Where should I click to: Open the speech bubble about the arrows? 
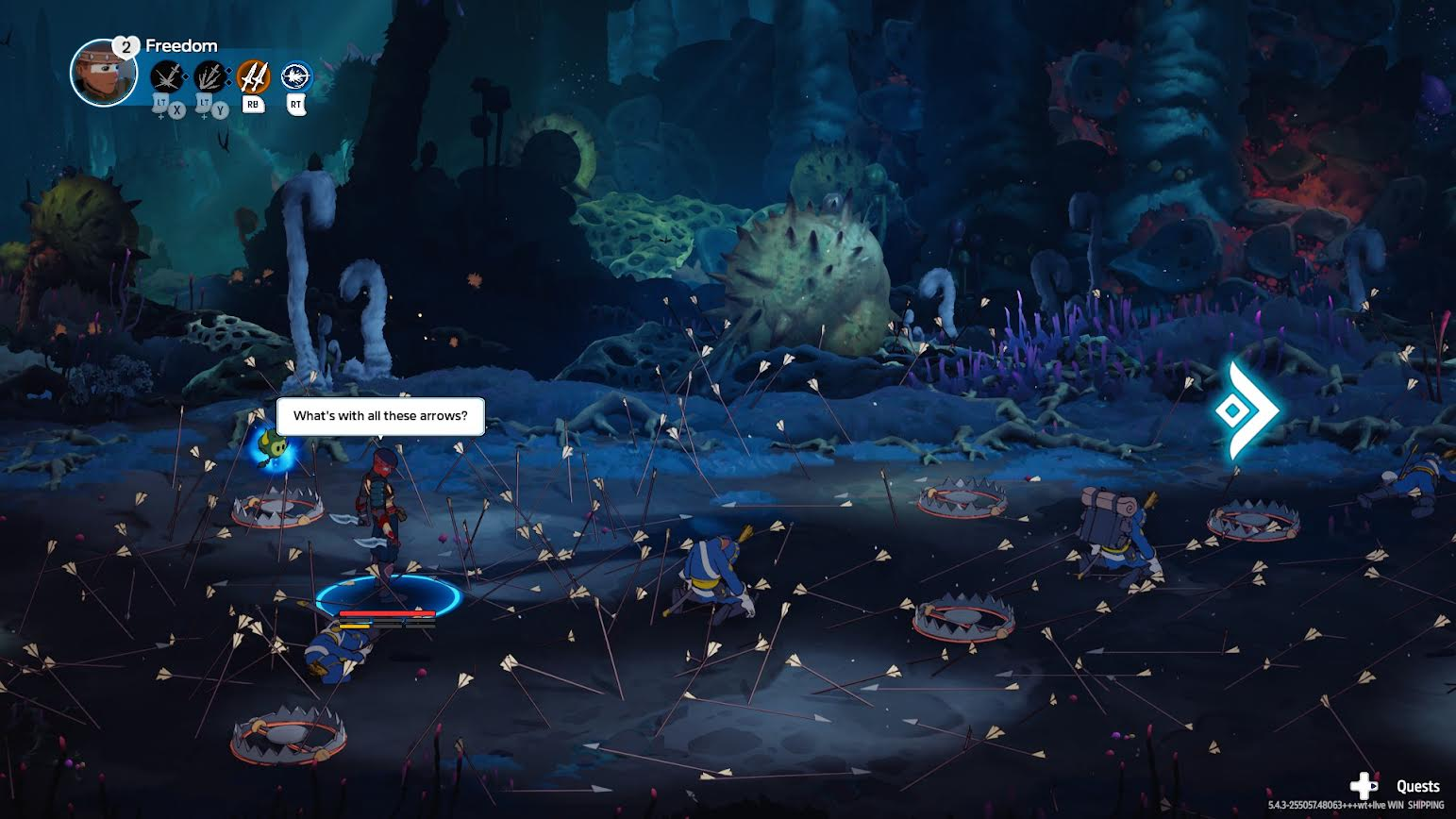tap(380, 415)
